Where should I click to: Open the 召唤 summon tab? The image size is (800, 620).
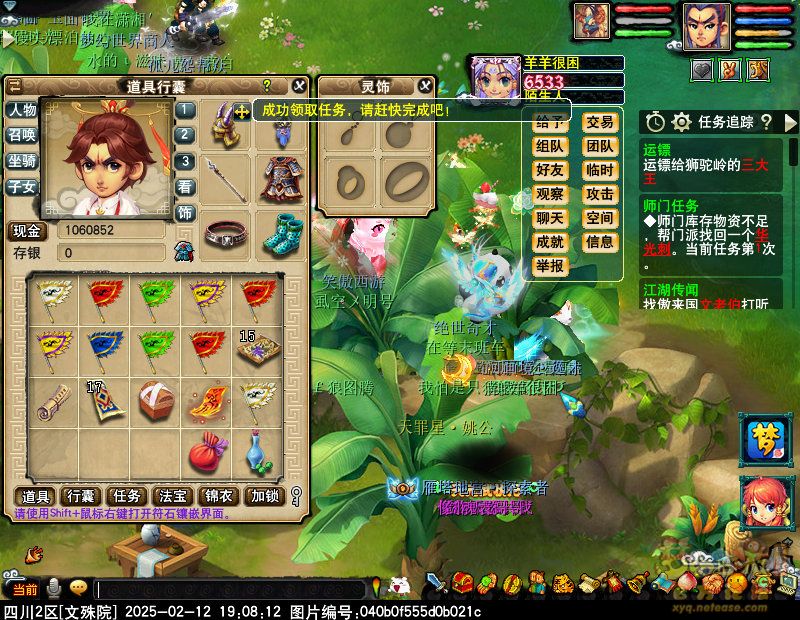pos(22,135)
